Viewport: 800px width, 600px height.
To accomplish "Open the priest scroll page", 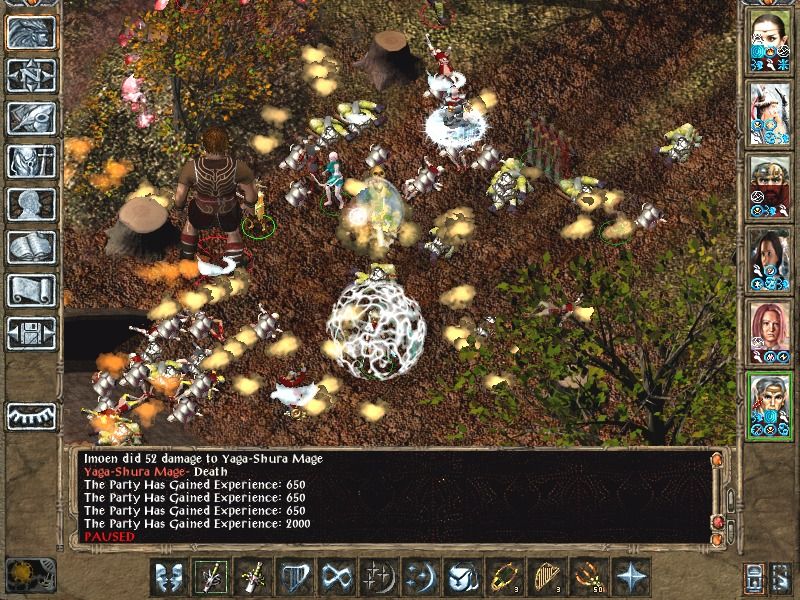I will (x=30, y=290).
